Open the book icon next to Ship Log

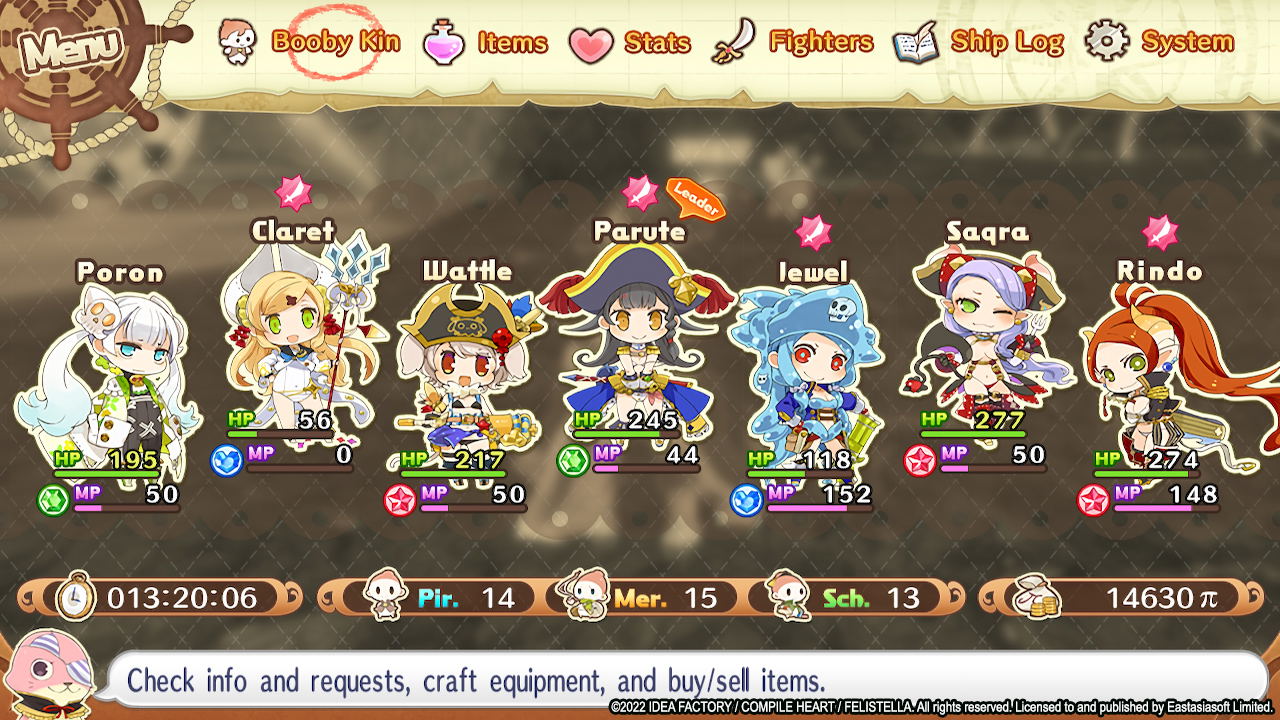tap(915, 40)
